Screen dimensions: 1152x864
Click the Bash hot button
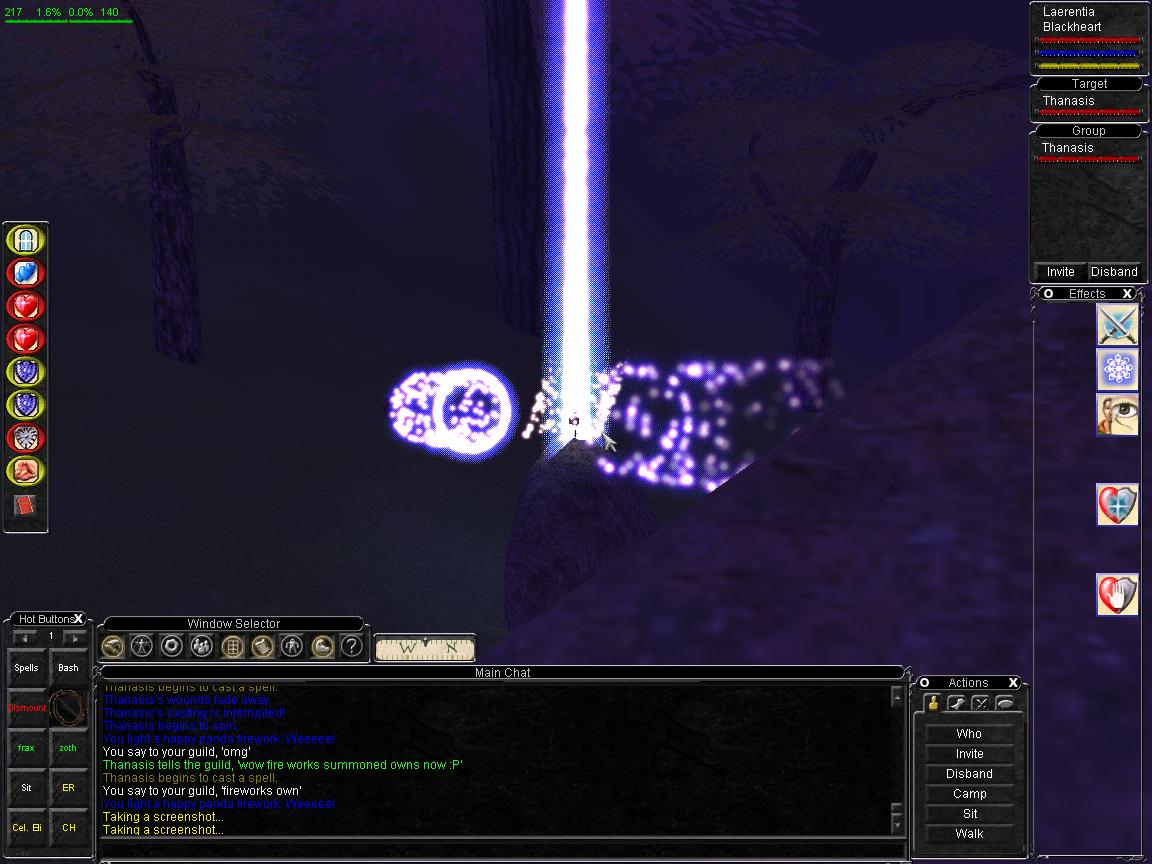pyautogui.click(x=68, y=668)
